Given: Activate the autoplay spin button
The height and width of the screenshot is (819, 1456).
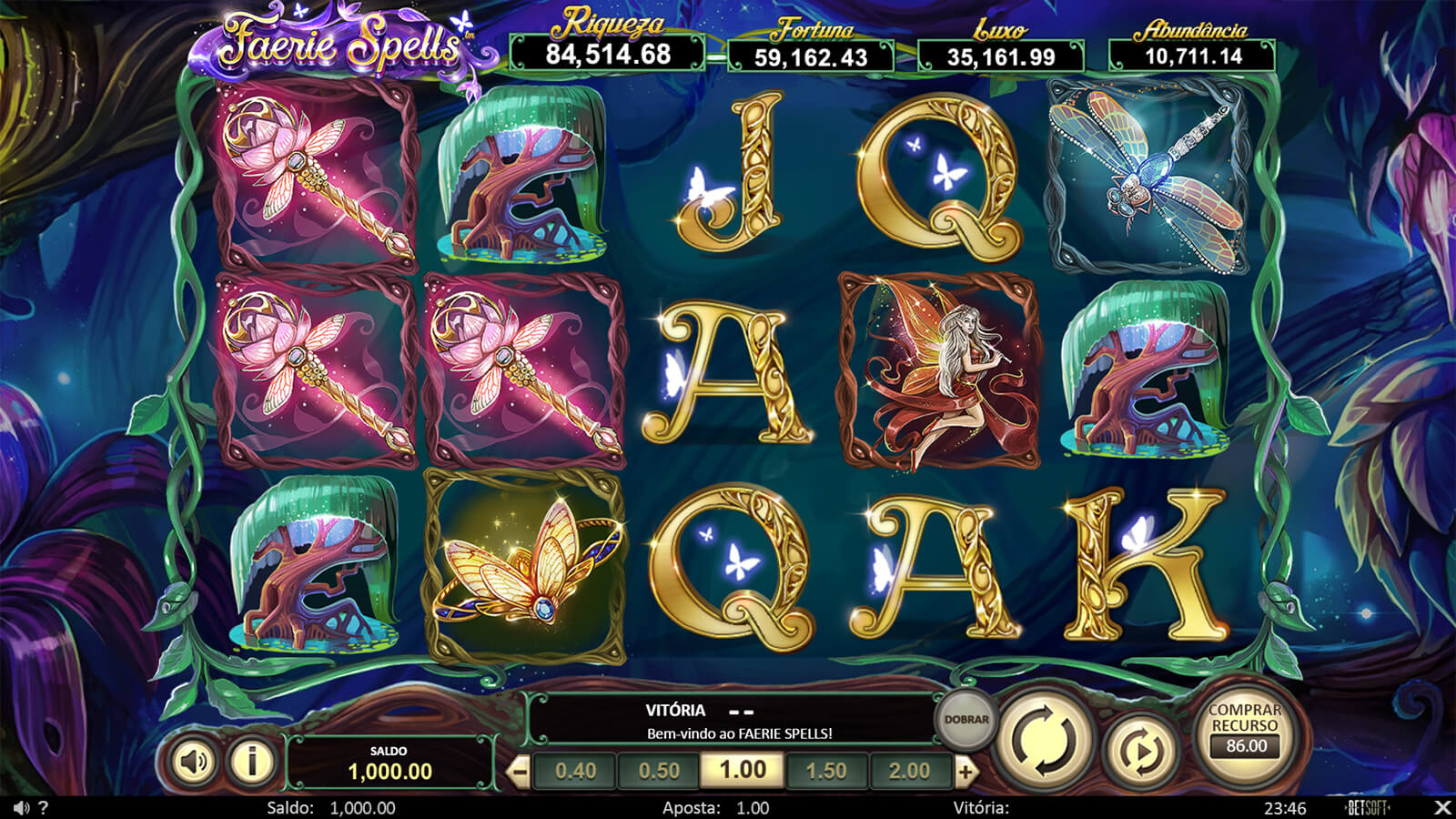Looking at the screenshot, I should click(1139, 751).
